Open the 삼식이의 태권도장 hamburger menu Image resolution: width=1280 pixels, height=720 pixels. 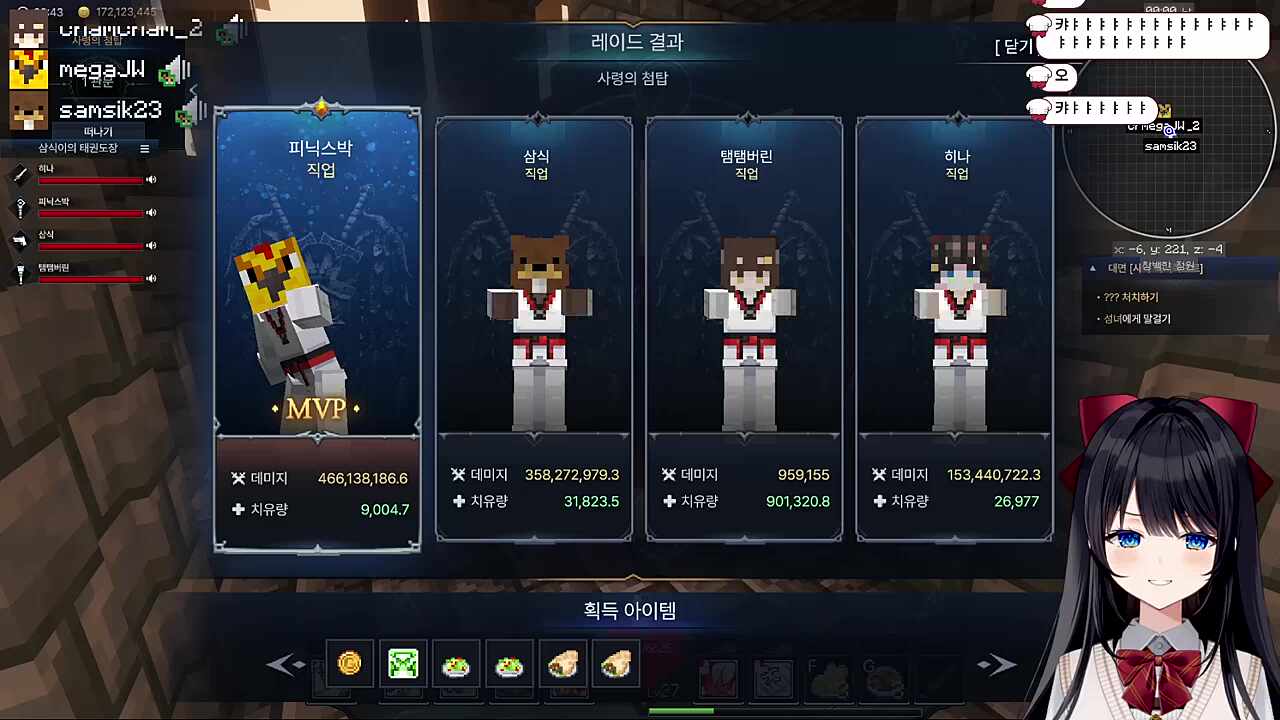pos(145,148)
